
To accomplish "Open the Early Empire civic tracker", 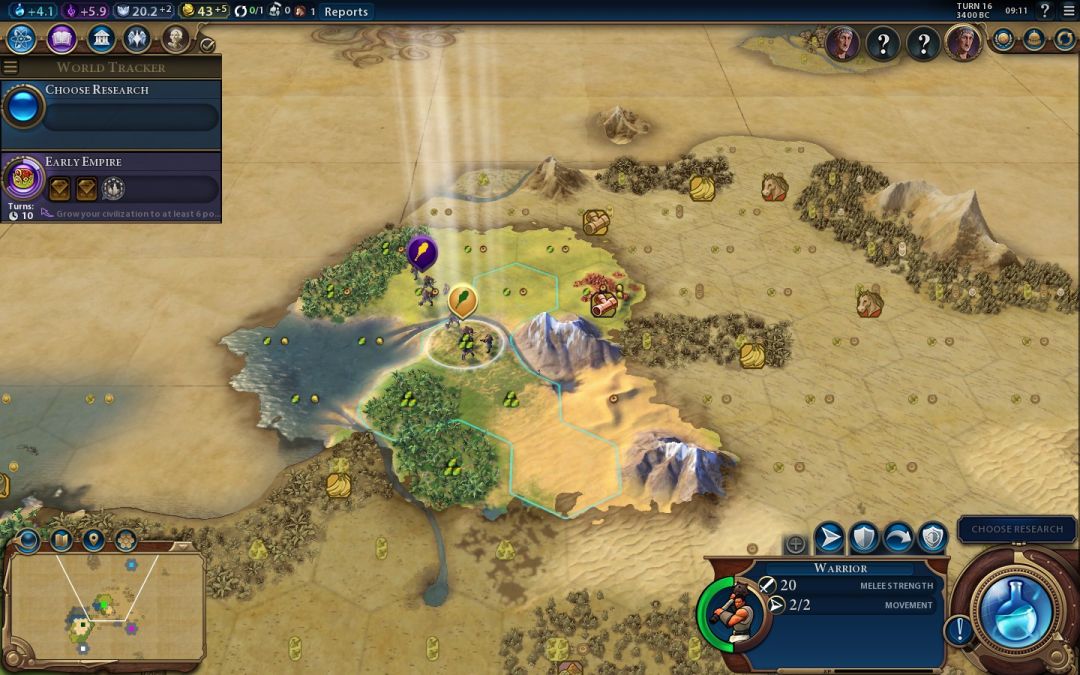I will point(110,178).
